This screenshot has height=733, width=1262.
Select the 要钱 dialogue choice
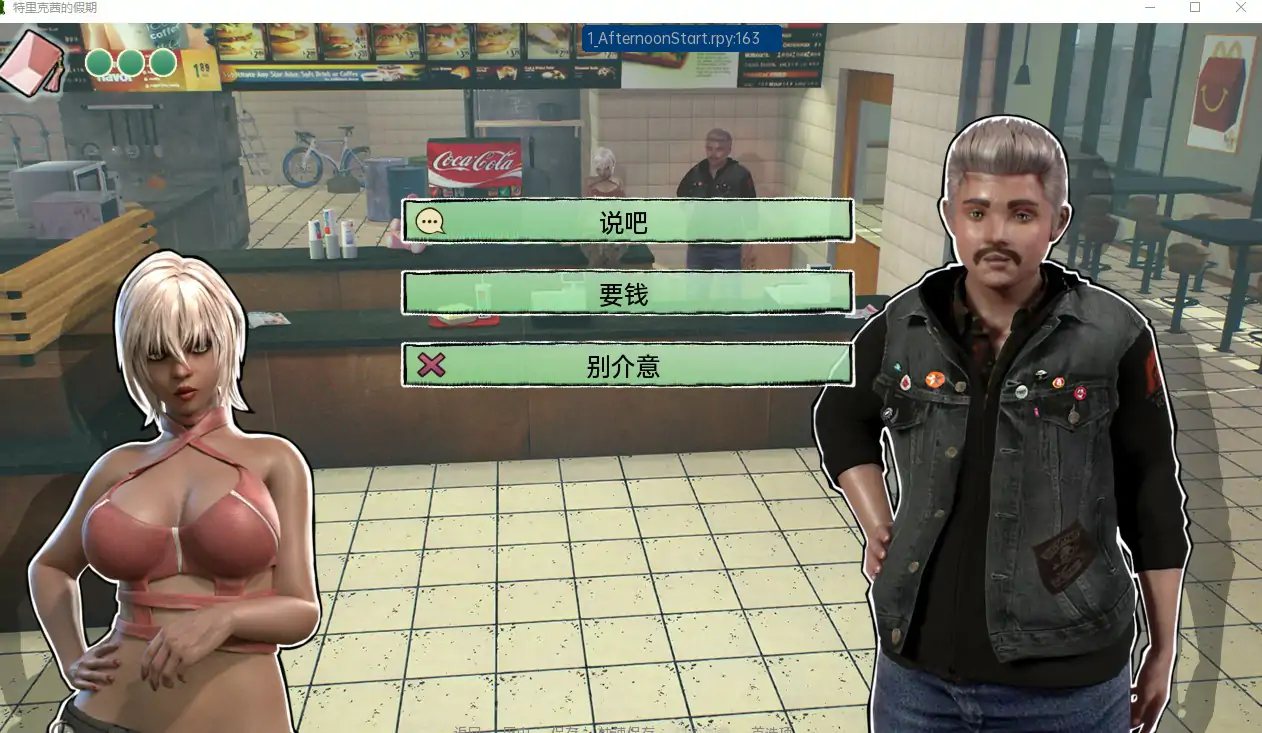point(626,294)
